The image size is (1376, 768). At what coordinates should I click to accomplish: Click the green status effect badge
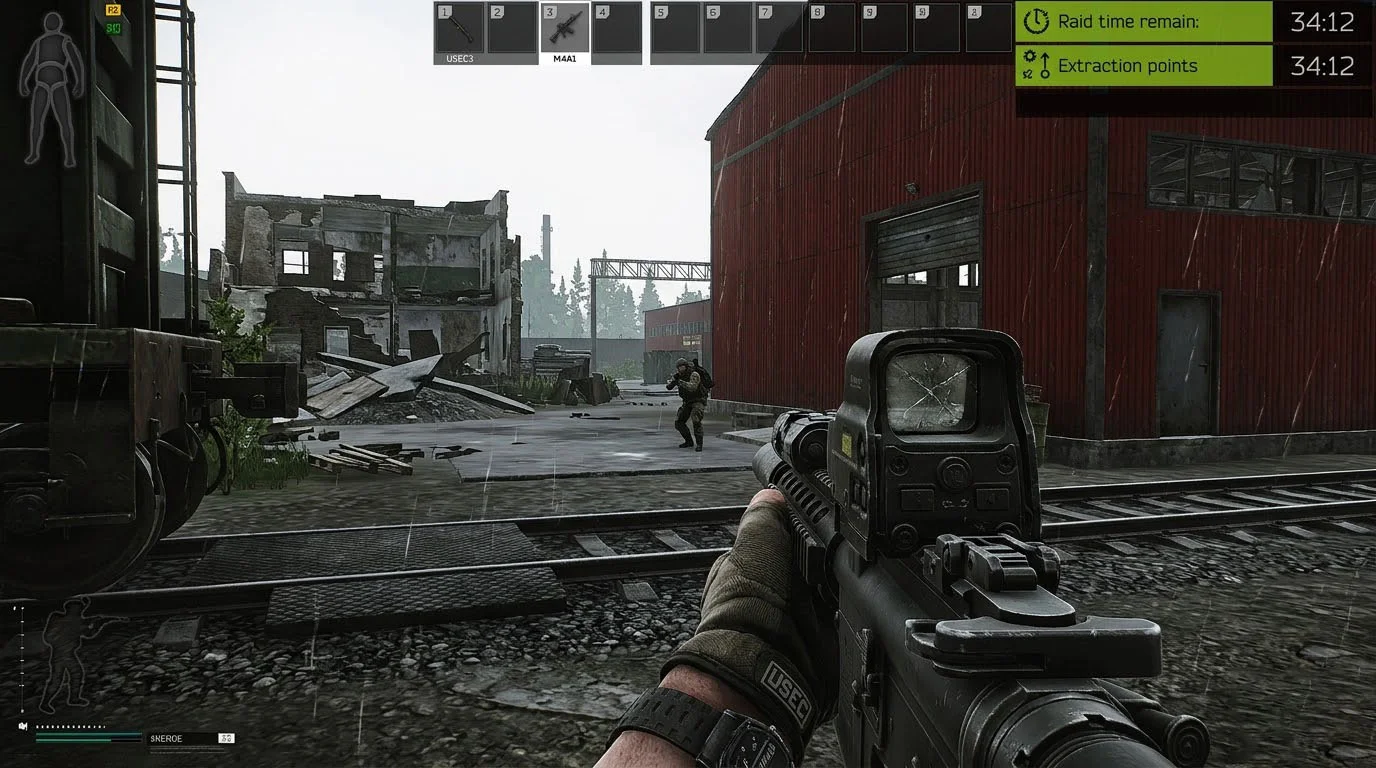[x=113, y=27]
